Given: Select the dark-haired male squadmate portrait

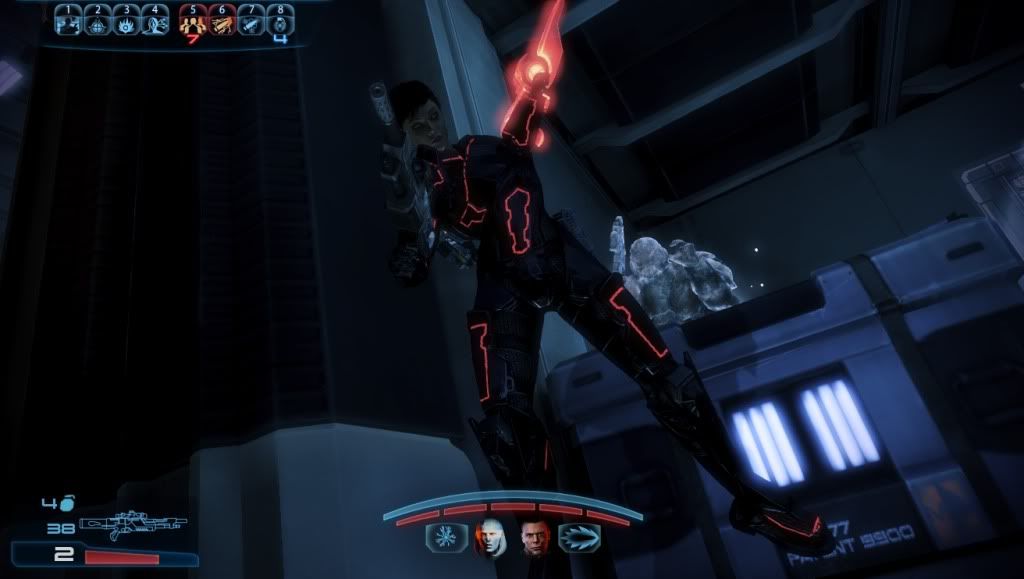Looking at the screenshot, I should (x=533, y=538).
